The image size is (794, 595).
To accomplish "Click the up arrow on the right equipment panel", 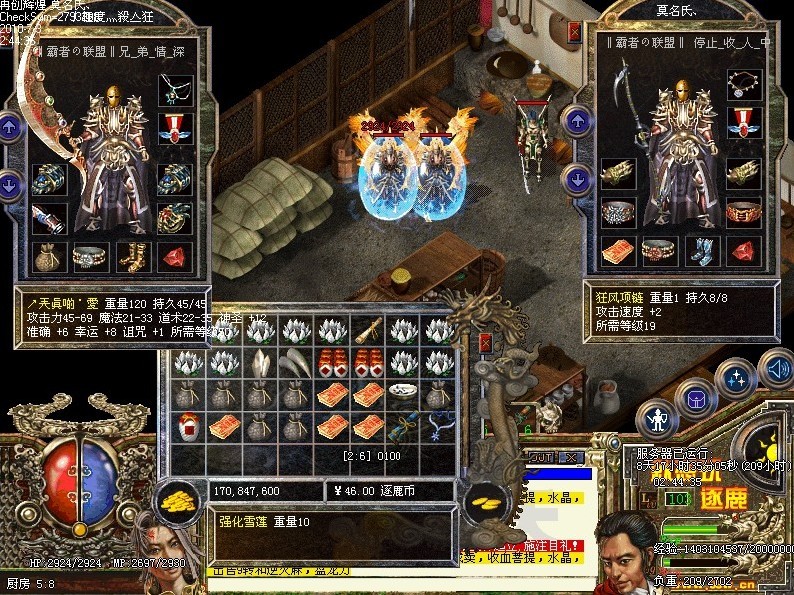I will pos(576,121).
